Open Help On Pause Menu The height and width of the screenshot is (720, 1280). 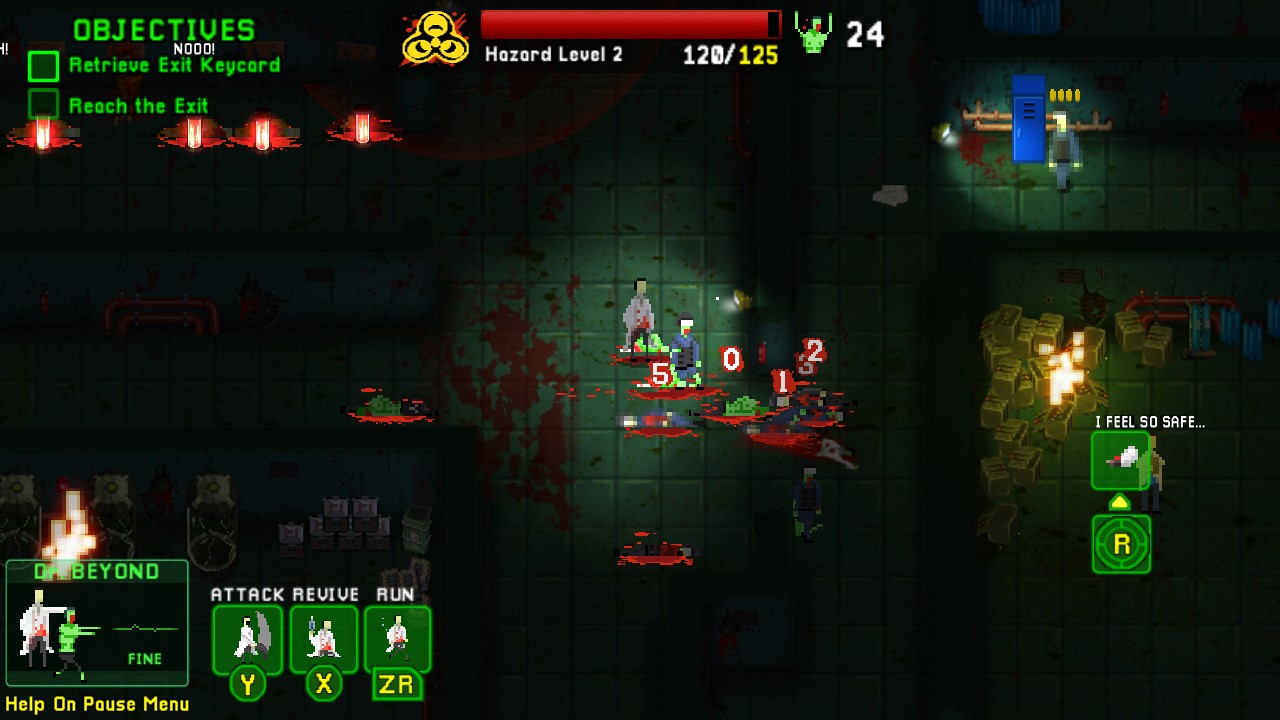(x=96, y=704)
